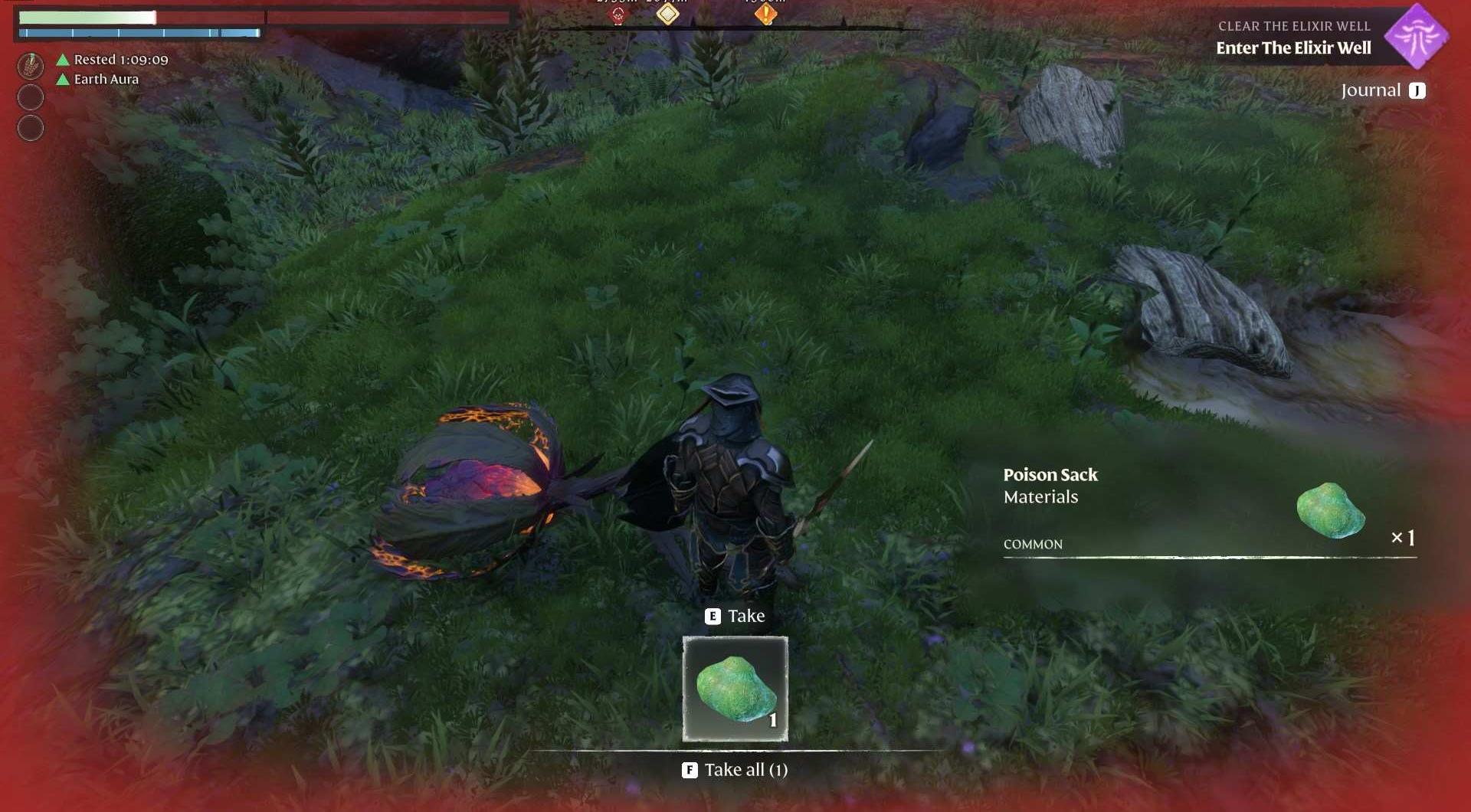This screenshot has height=812, width=1471.
Task: Click the Take prompt to pick up item
Action: coord(746,615)
